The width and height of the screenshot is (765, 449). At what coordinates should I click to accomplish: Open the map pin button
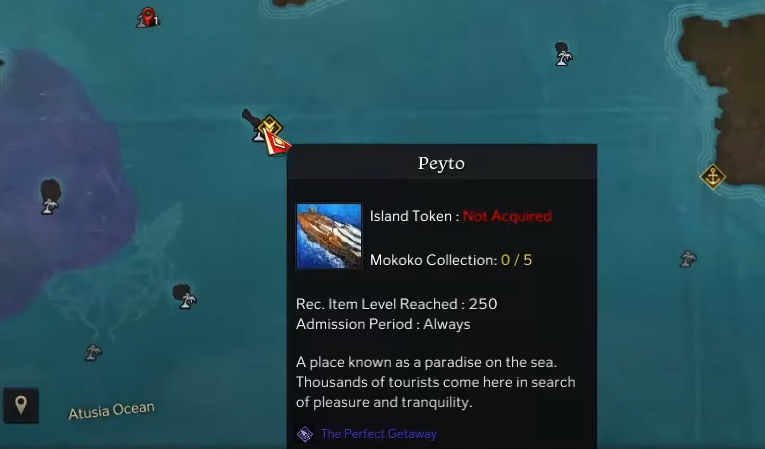pos(21,405)
